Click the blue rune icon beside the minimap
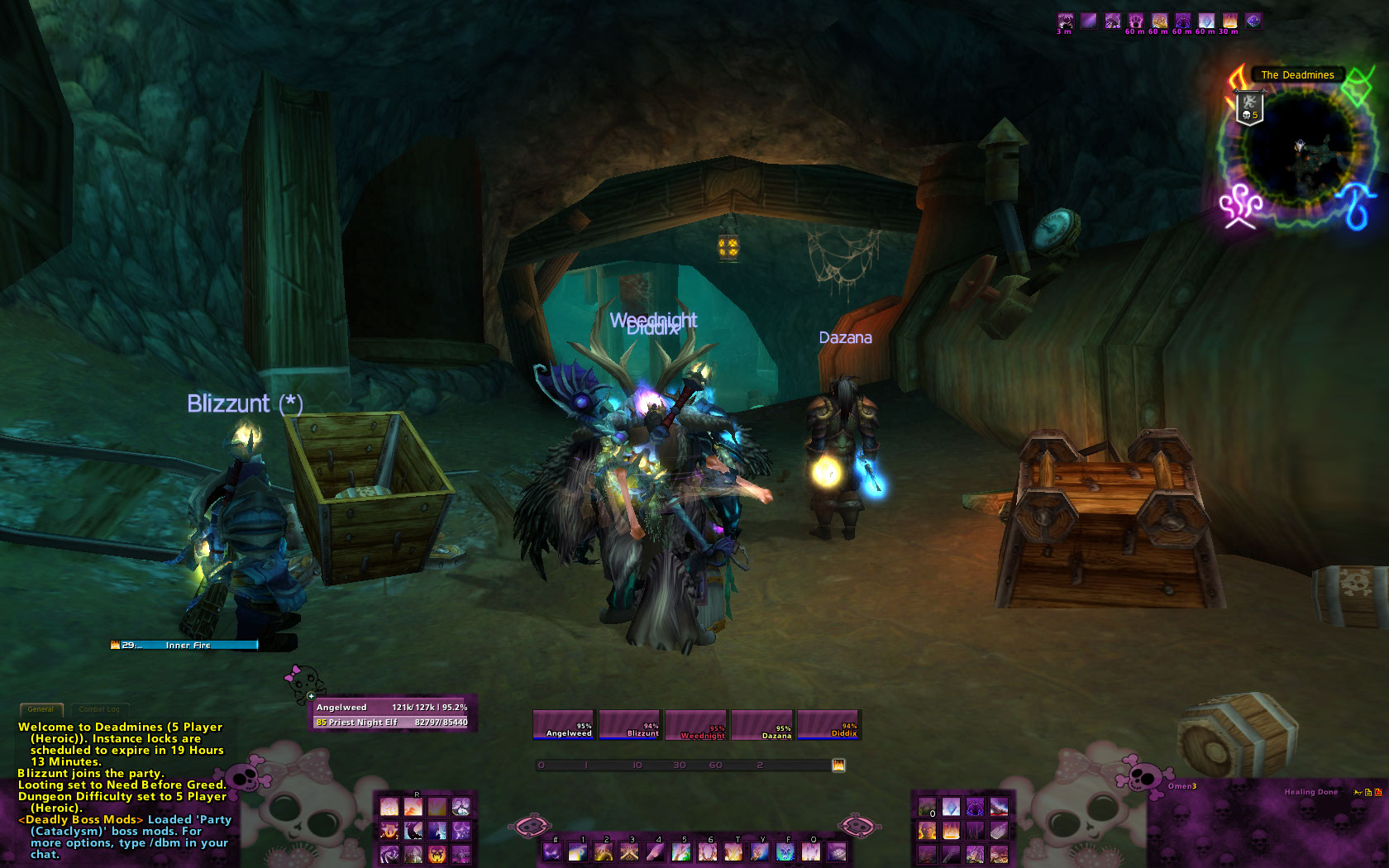This screenshot has width=1389, height=868. point(1355,206)
